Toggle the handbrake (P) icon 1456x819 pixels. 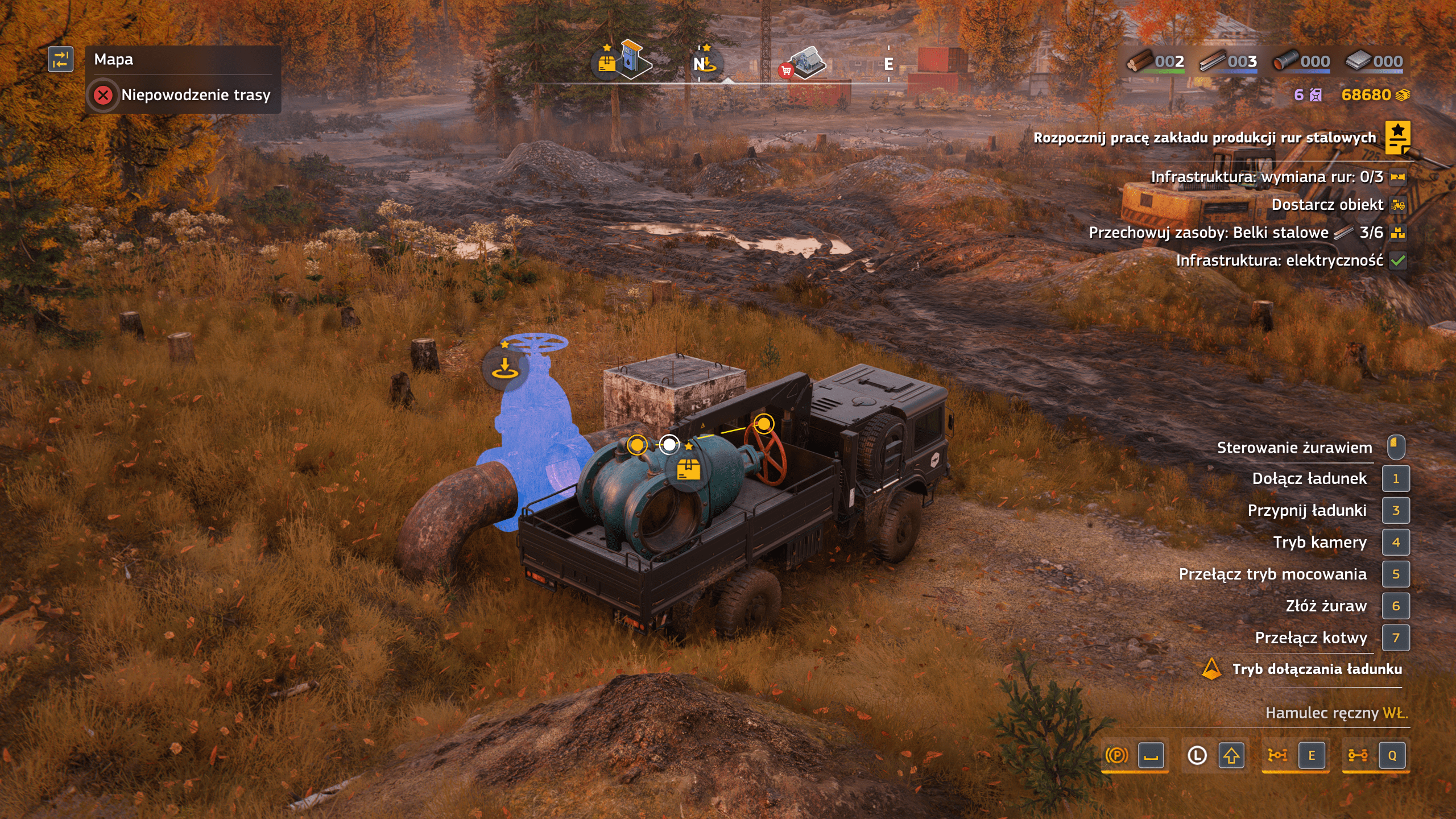(x=1116, y=755)
